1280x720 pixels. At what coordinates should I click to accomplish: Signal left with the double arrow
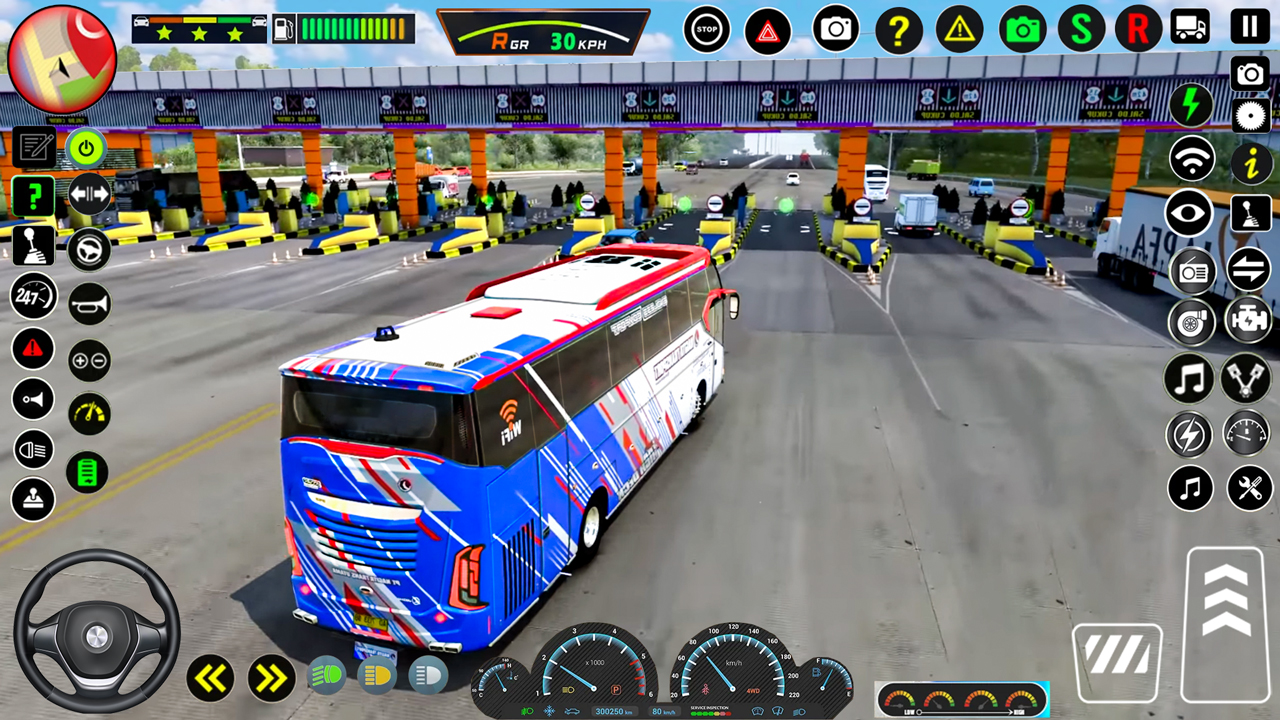210,678
